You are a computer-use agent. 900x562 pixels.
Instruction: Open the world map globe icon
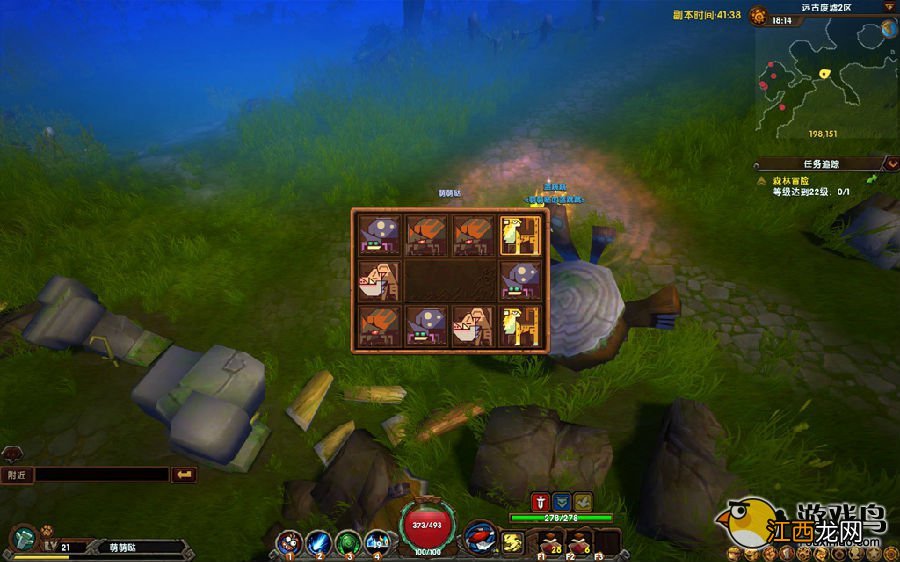888,30
